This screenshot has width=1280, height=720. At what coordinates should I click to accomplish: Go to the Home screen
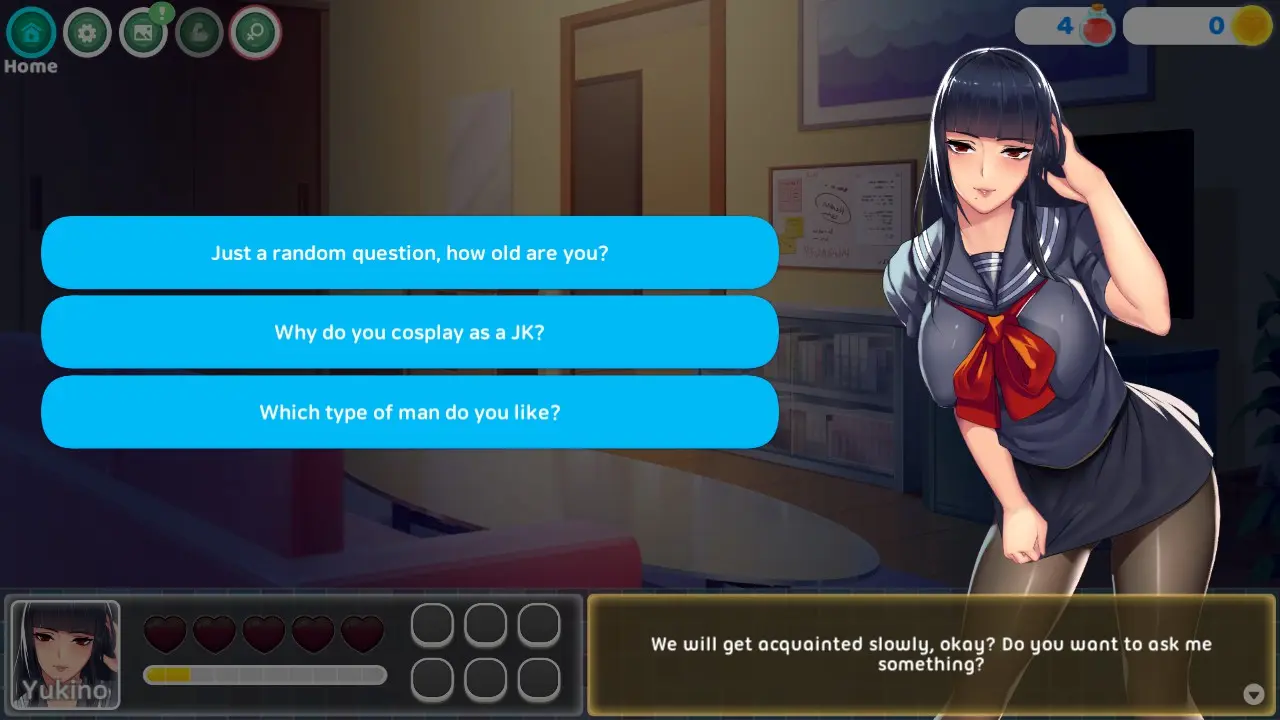(x=31, y=33)
